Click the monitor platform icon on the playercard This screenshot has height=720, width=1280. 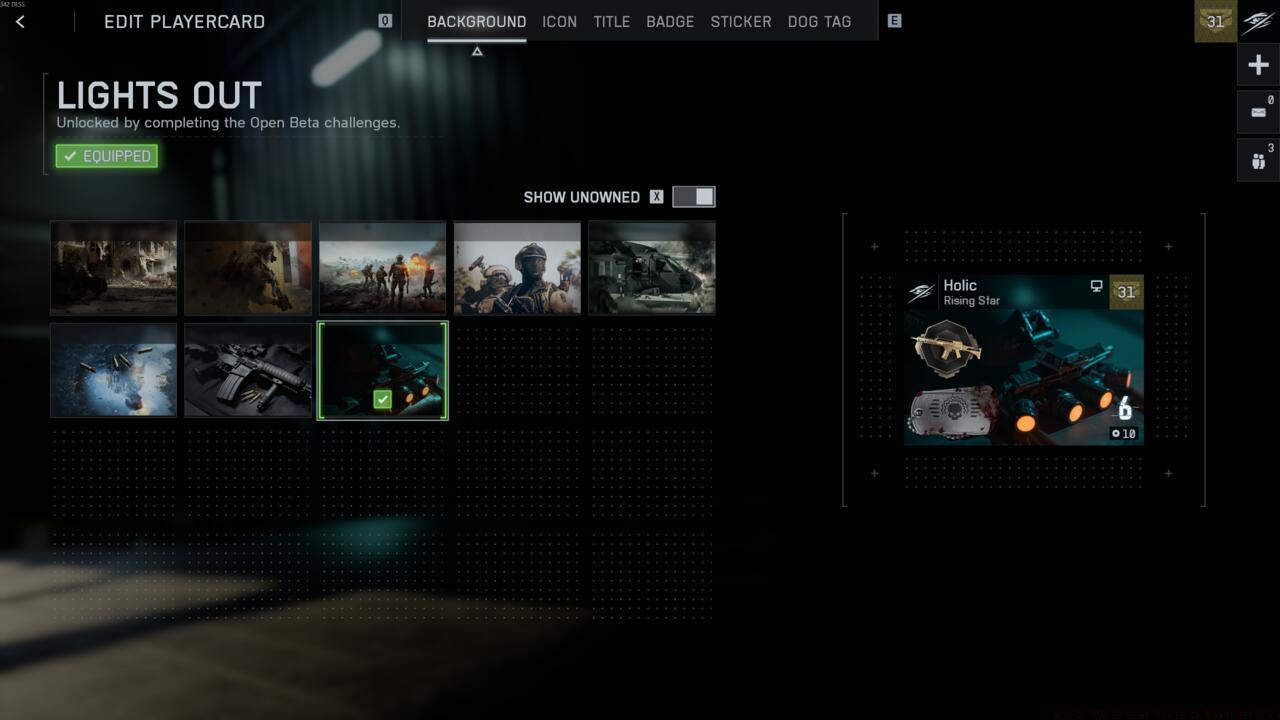pos(1097,286)
